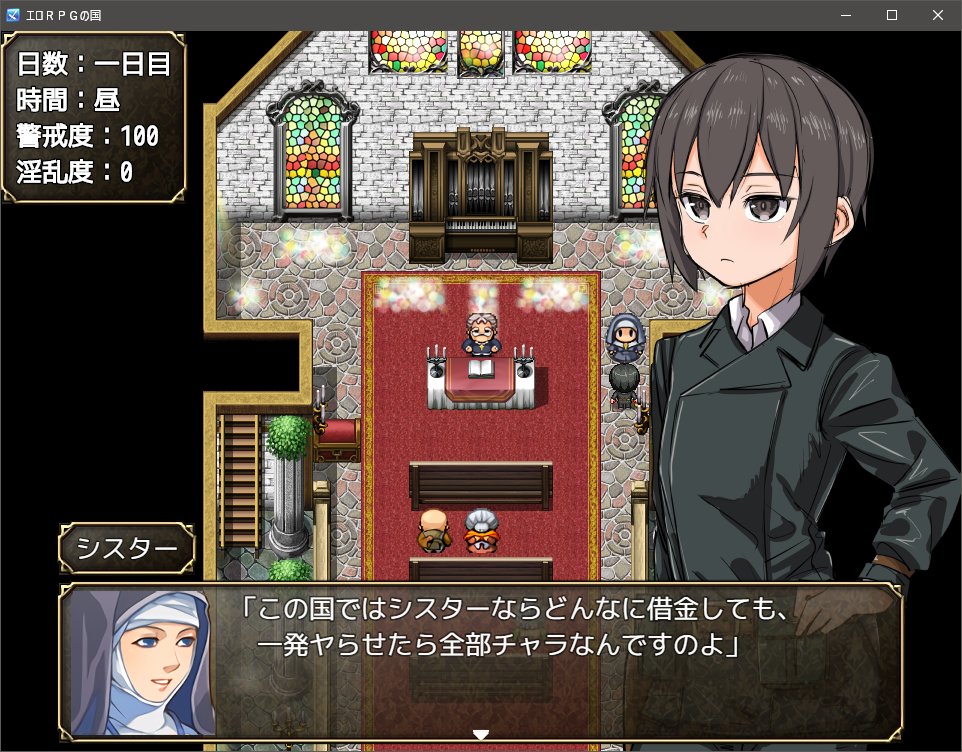Advance dialogue via the white continue arrow
This screenshot has height=752, width=962.
(481, 735)
